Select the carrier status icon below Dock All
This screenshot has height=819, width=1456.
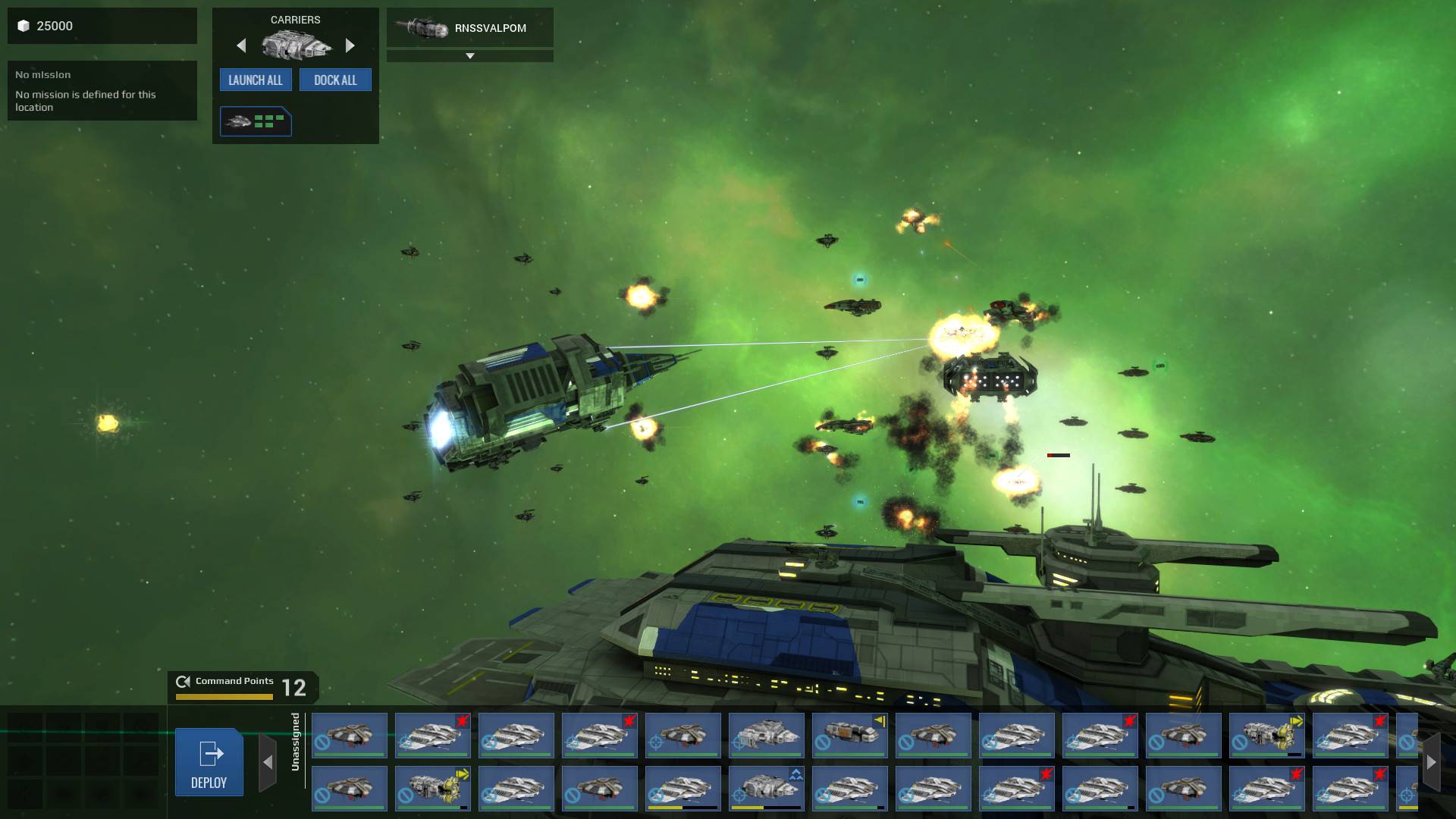click(x=256, y=121)
